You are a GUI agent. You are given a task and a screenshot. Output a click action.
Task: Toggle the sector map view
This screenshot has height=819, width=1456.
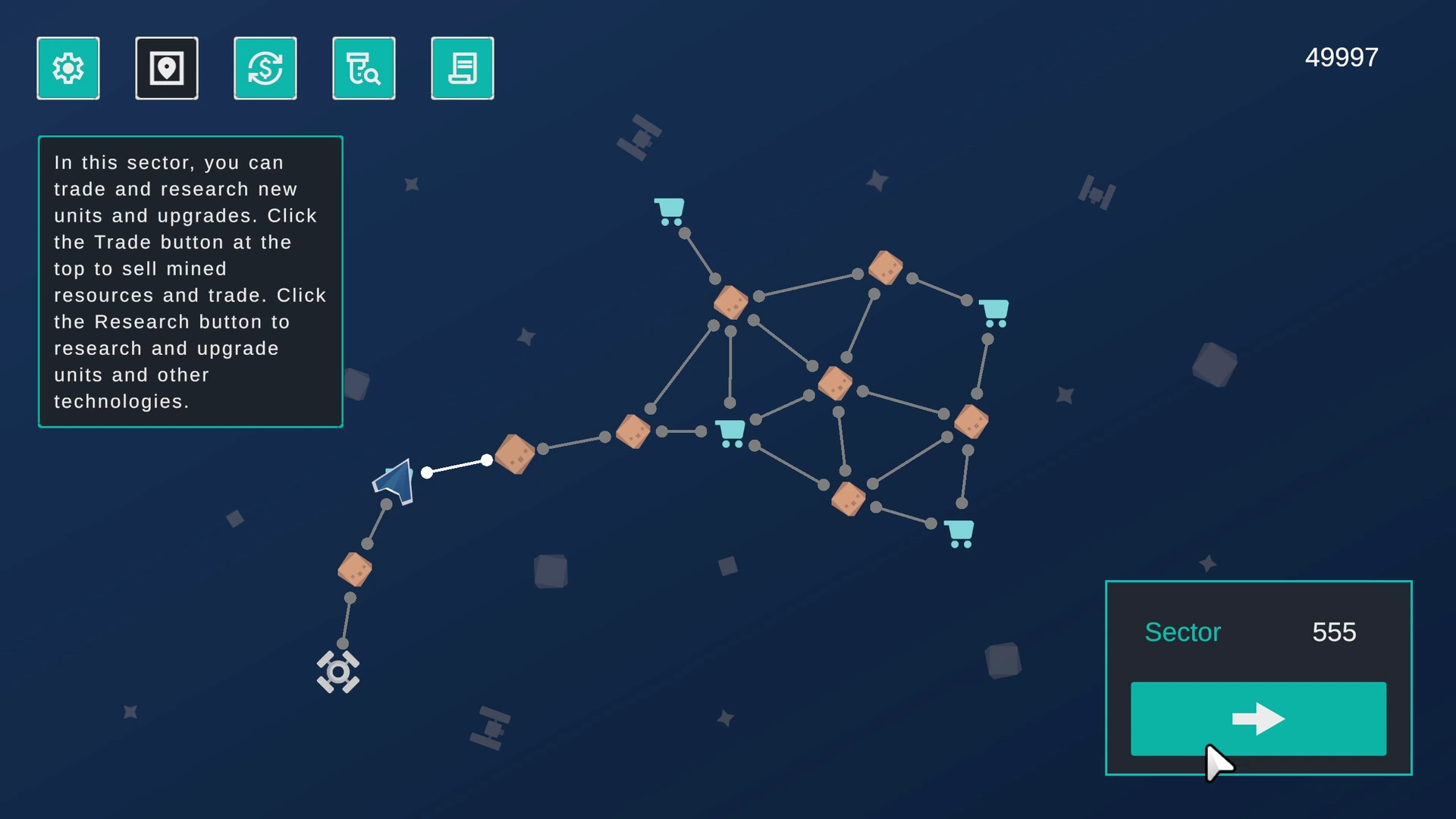click(x=166, y=67)
